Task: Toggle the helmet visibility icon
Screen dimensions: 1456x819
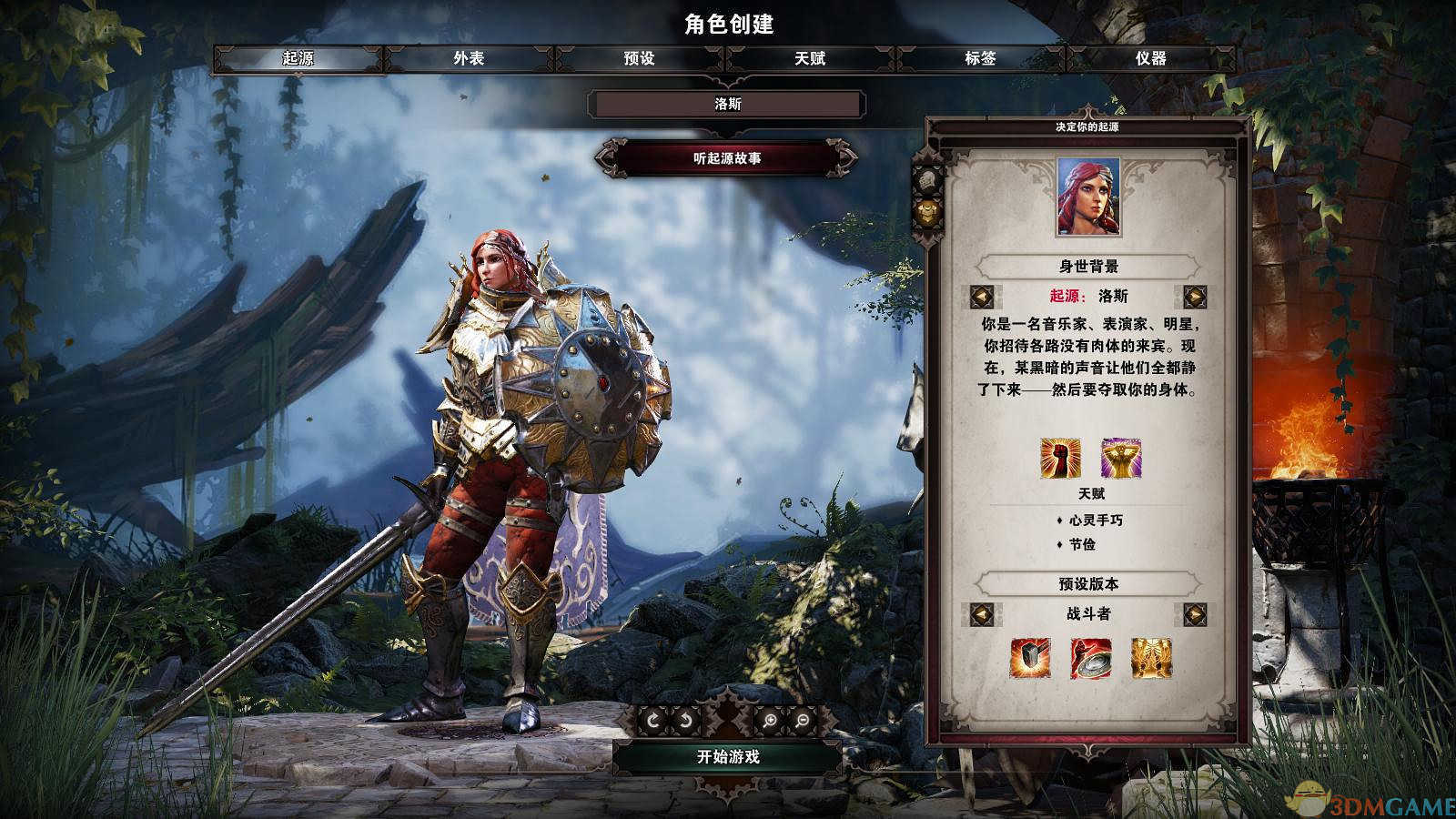Action: (928, 179)
